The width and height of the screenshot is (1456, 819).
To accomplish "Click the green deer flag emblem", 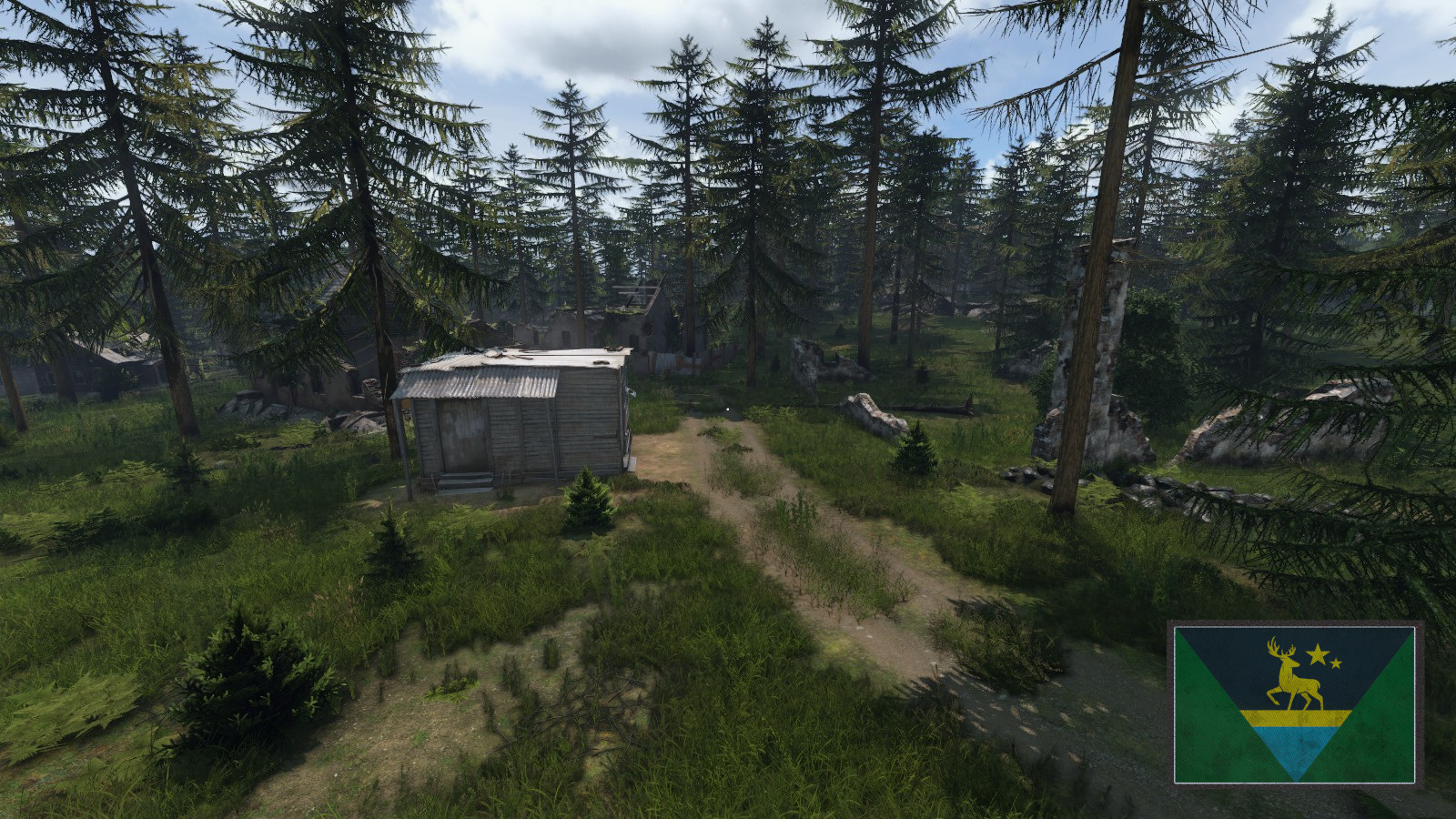I will 1294,703.
